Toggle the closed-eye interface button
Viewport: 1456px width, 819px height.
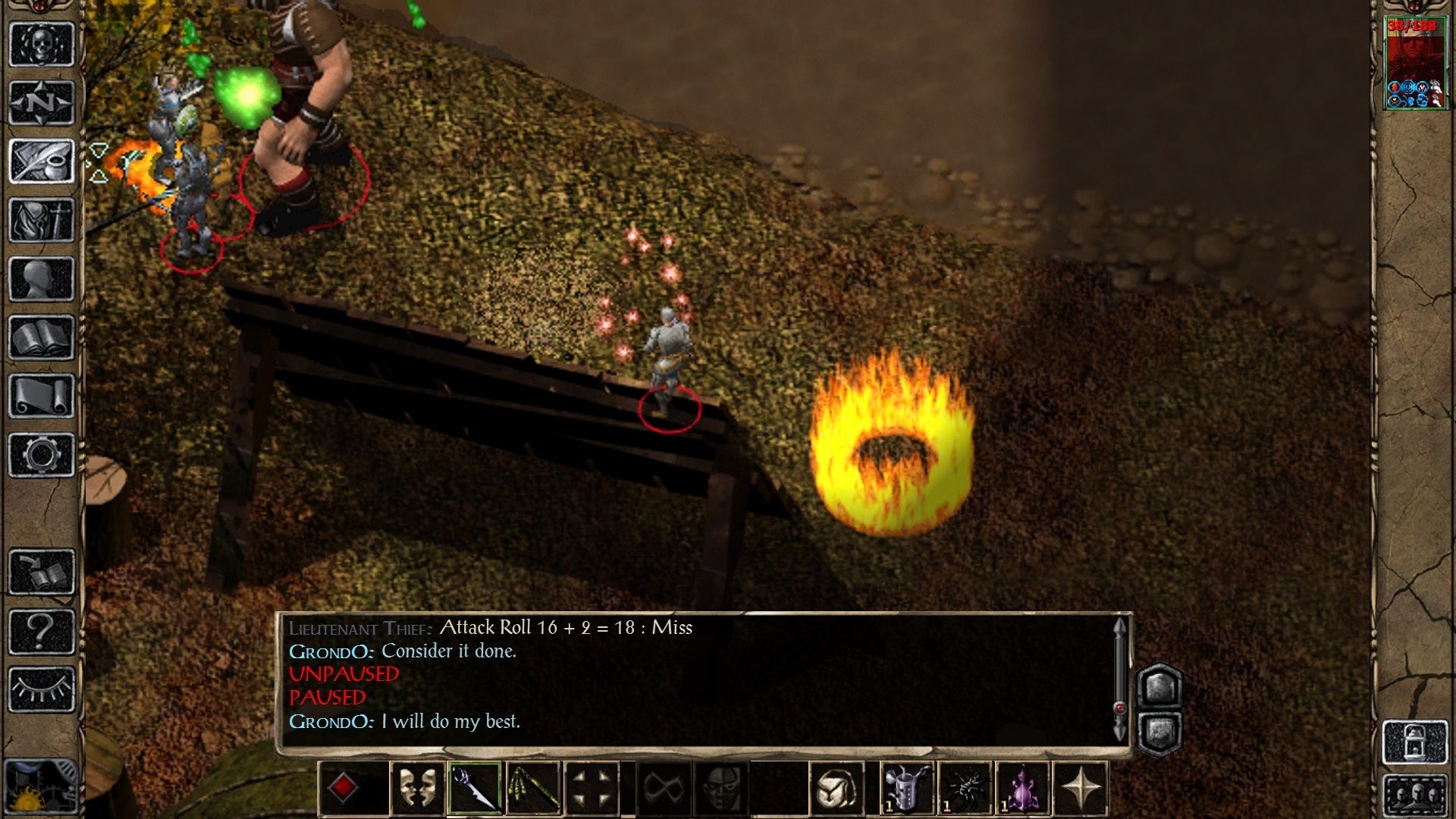pyautogui.click(x=42, y=689)
